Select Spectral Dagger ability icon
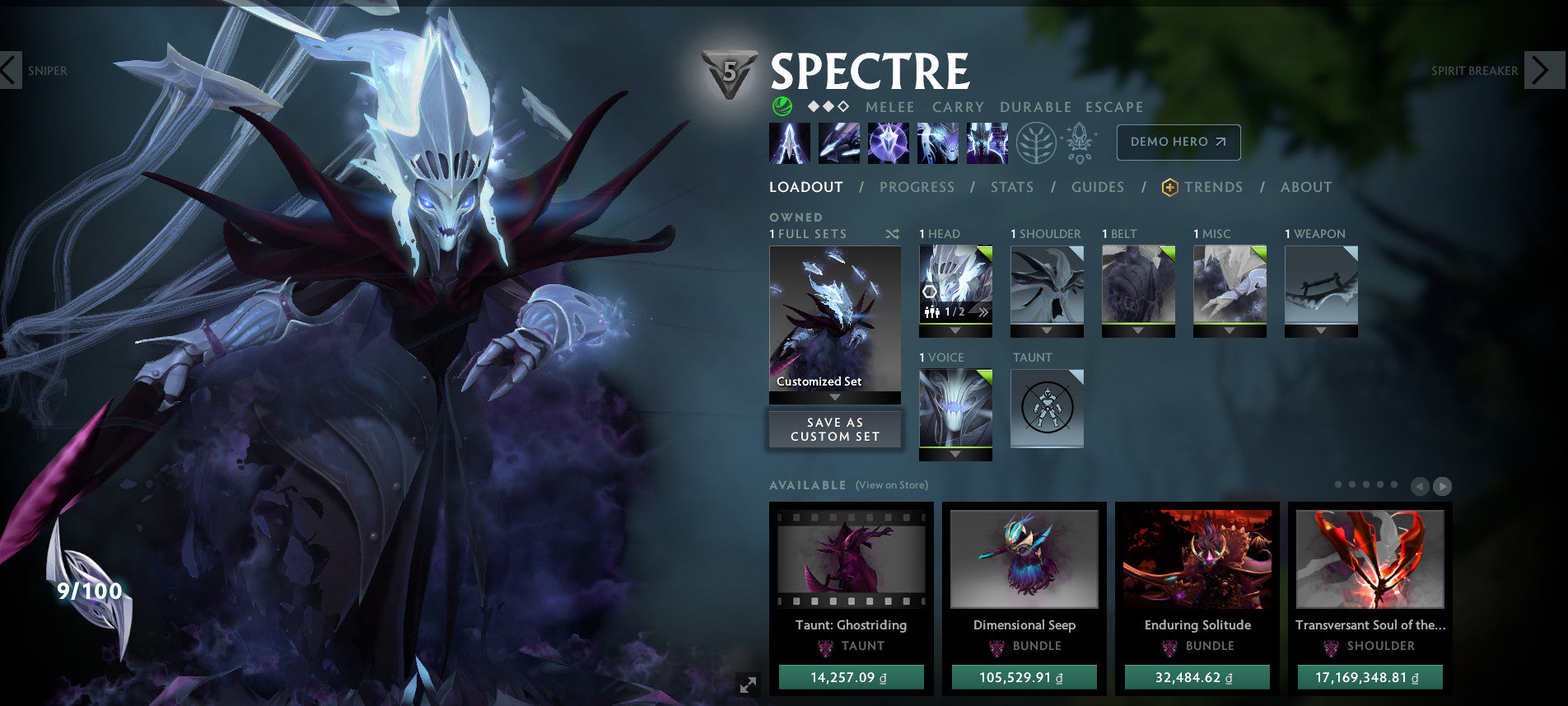 (x=791, y=142)
